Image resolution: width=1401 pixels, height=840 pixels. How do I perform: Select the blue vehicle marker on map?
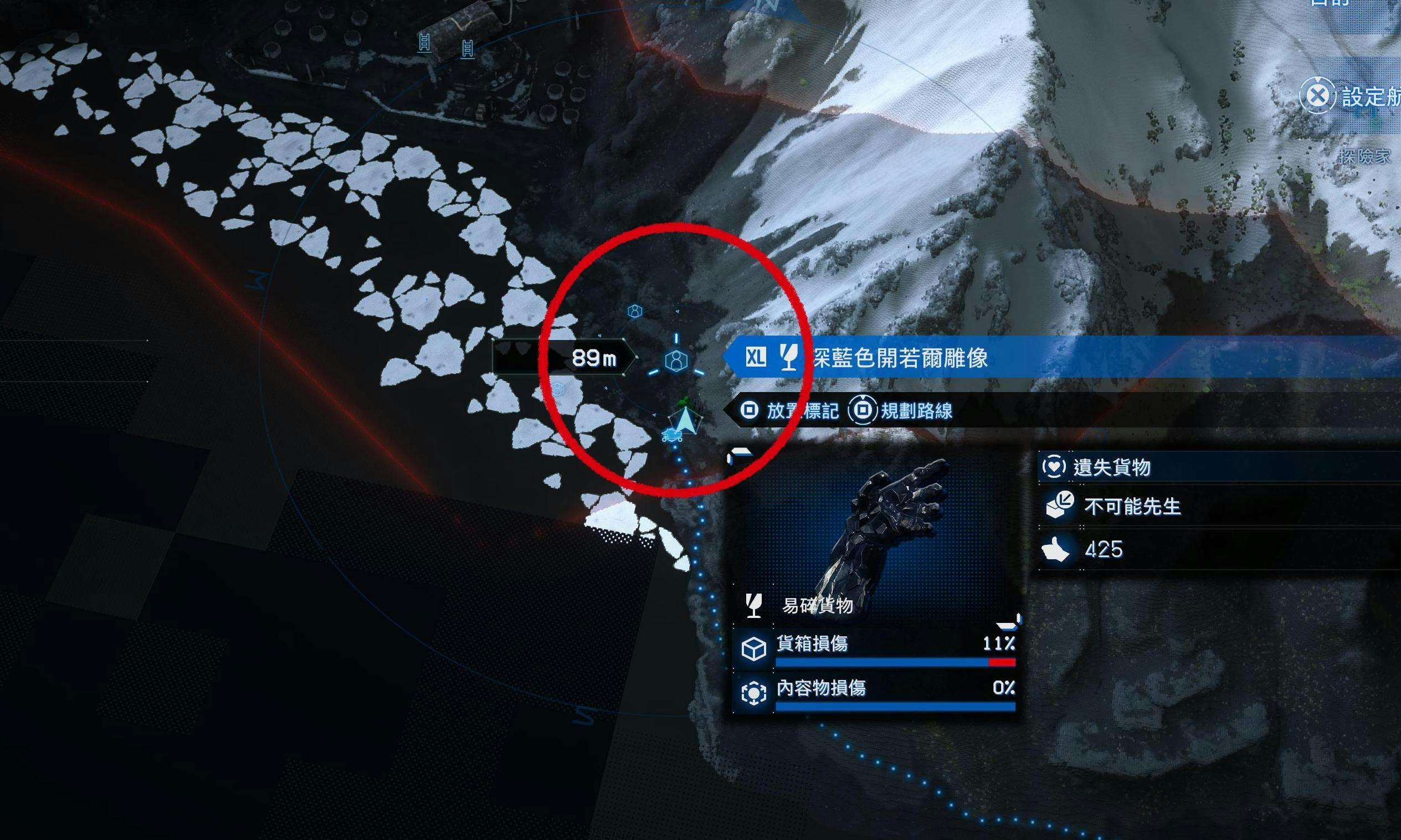[x=671, y=435]
